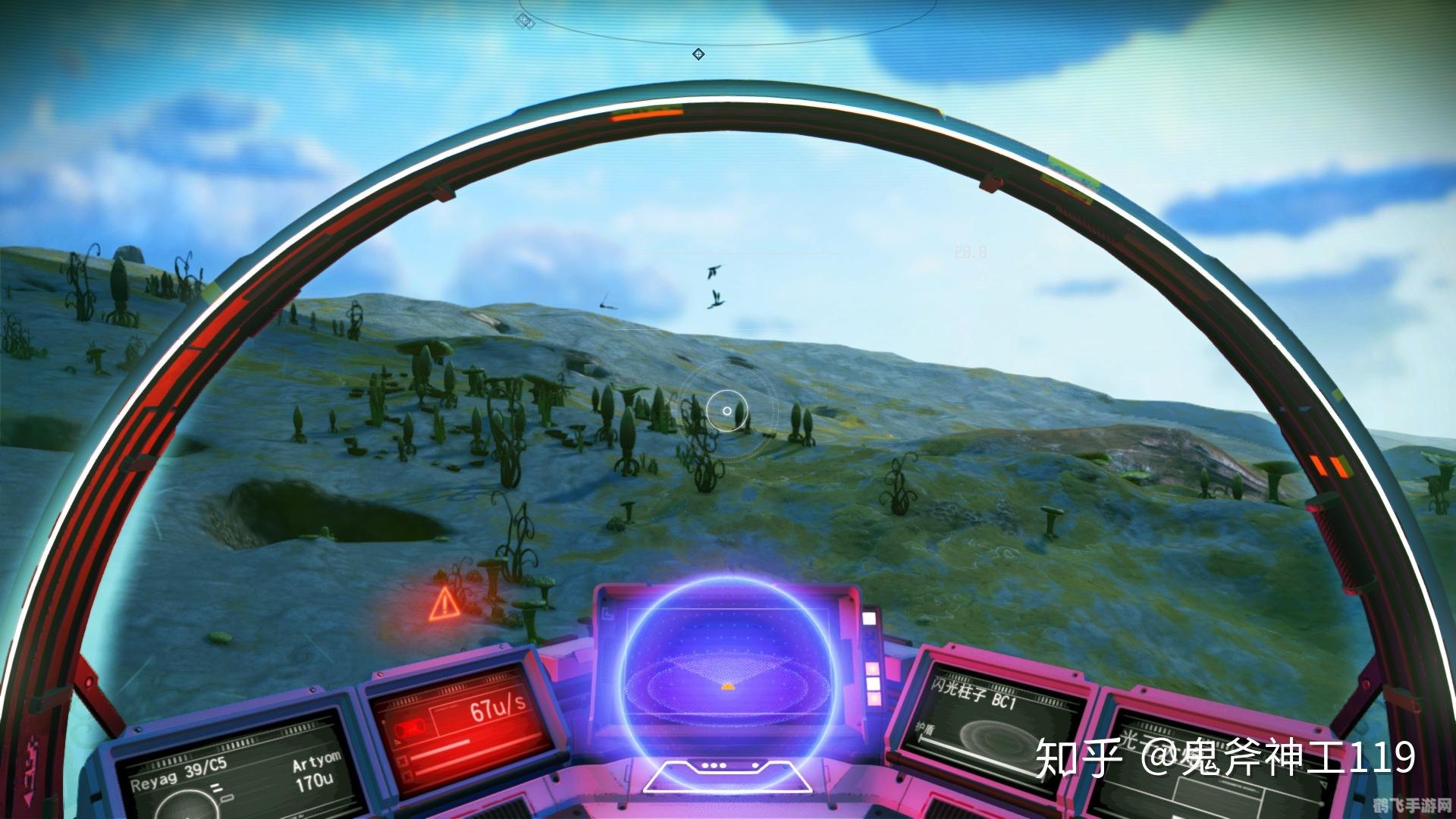Viewport: 1456px width, 819px height.
Task: Open the ship name header 闪光柱子 BC1
Action: pos(975,693)
